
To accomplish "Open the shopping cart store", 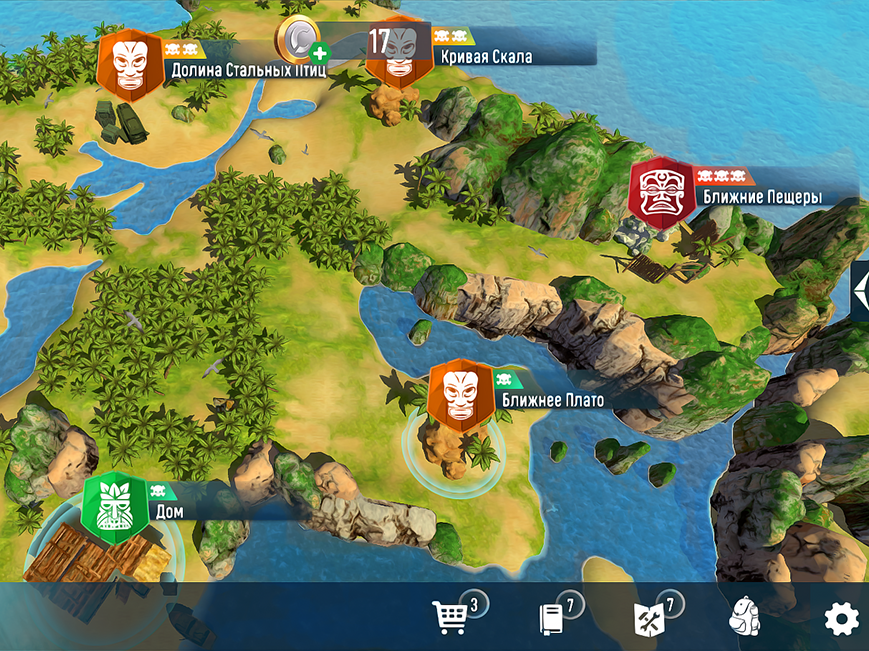I will point(450,618).
